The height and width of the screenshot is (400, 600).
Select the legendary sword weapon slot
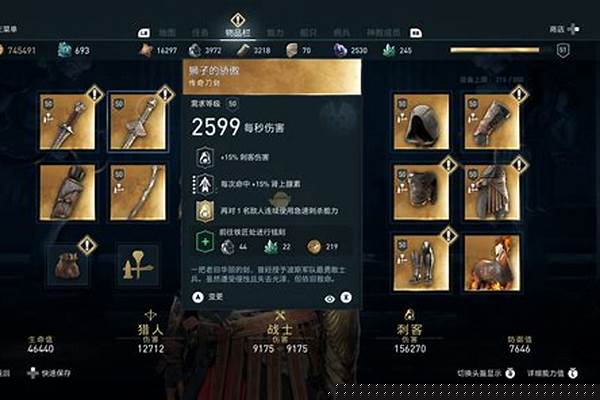pos(138,121)
